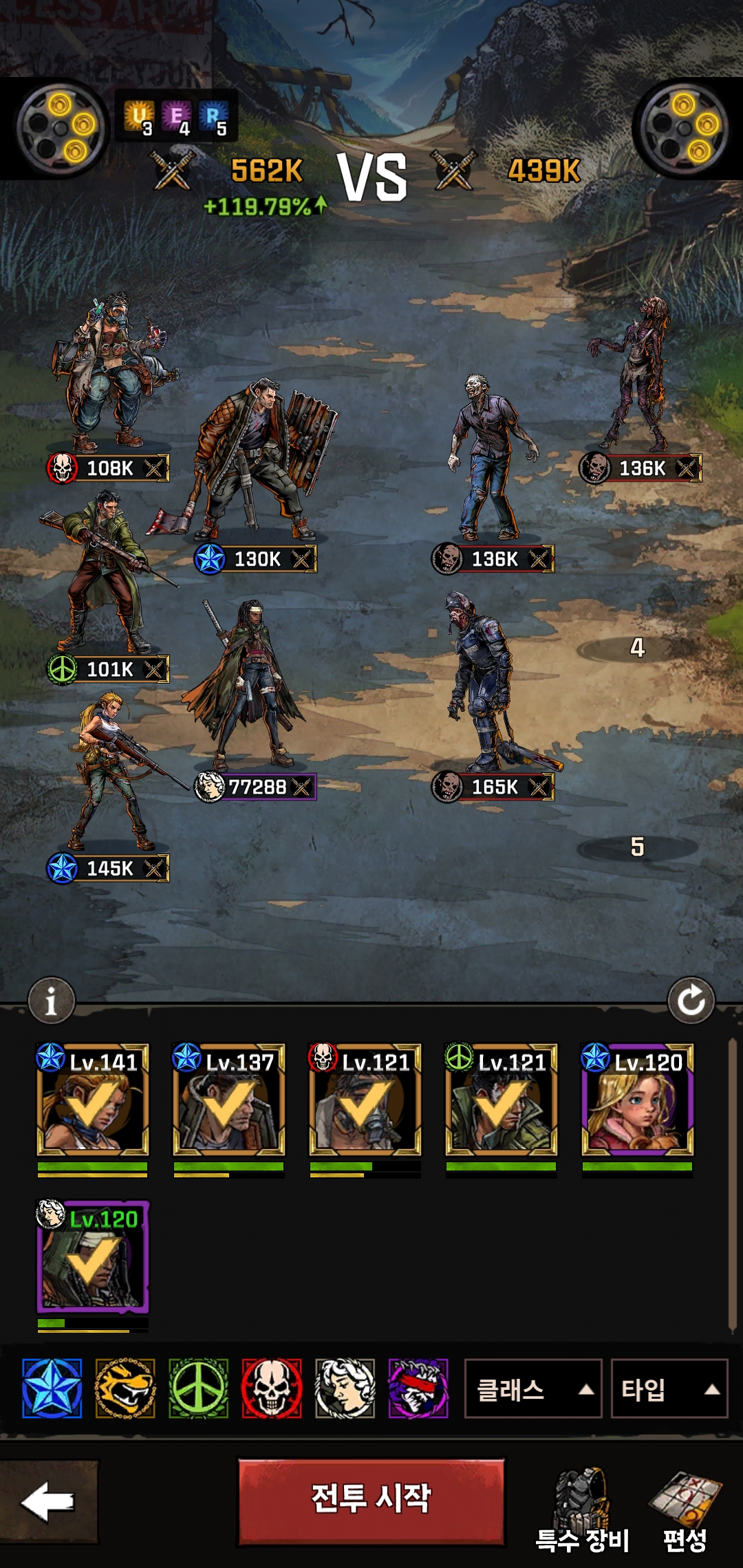Filter heroes by green peace faction
743x1568 pixels.
(x=199, y=1389)
